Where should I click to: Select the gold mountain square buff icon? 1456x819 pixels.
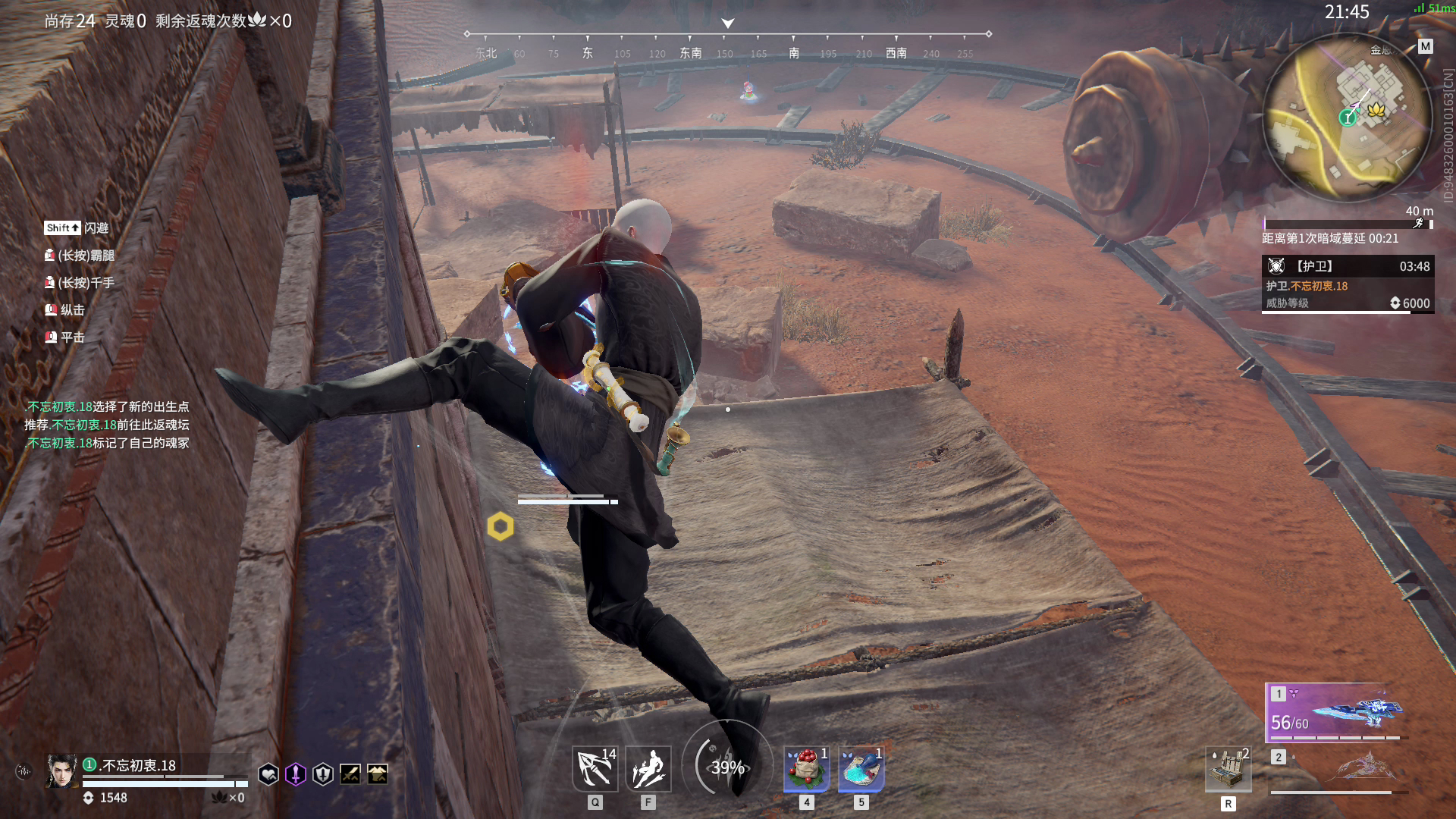coord(378,774)
